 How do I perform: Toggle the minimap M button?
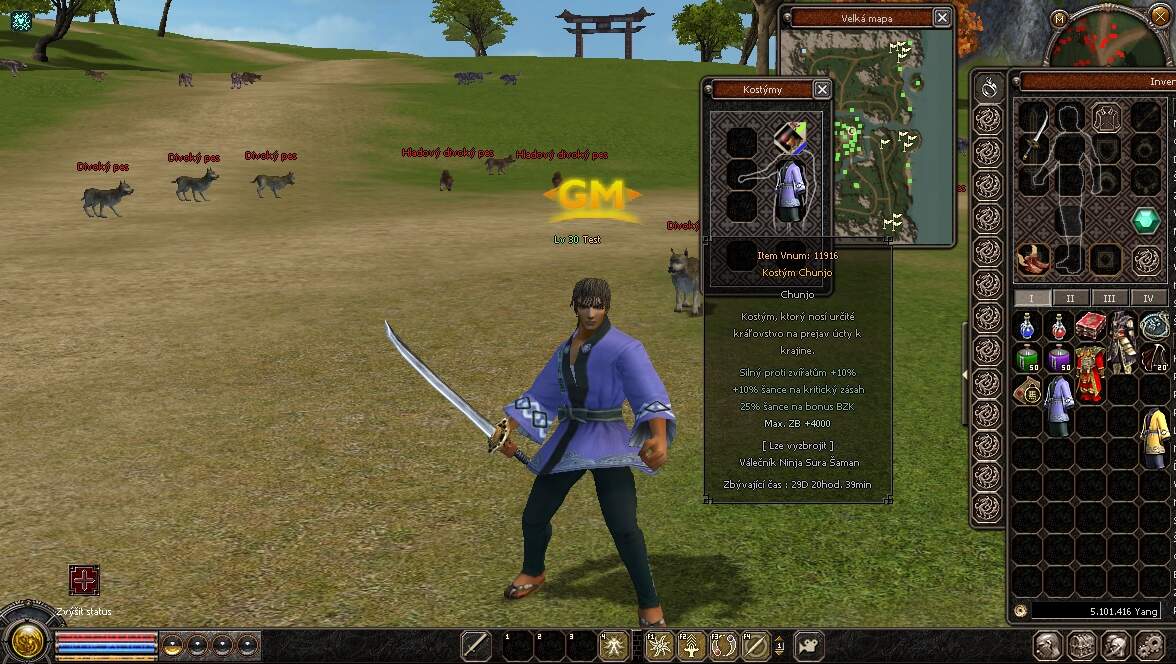(1060, 17)
